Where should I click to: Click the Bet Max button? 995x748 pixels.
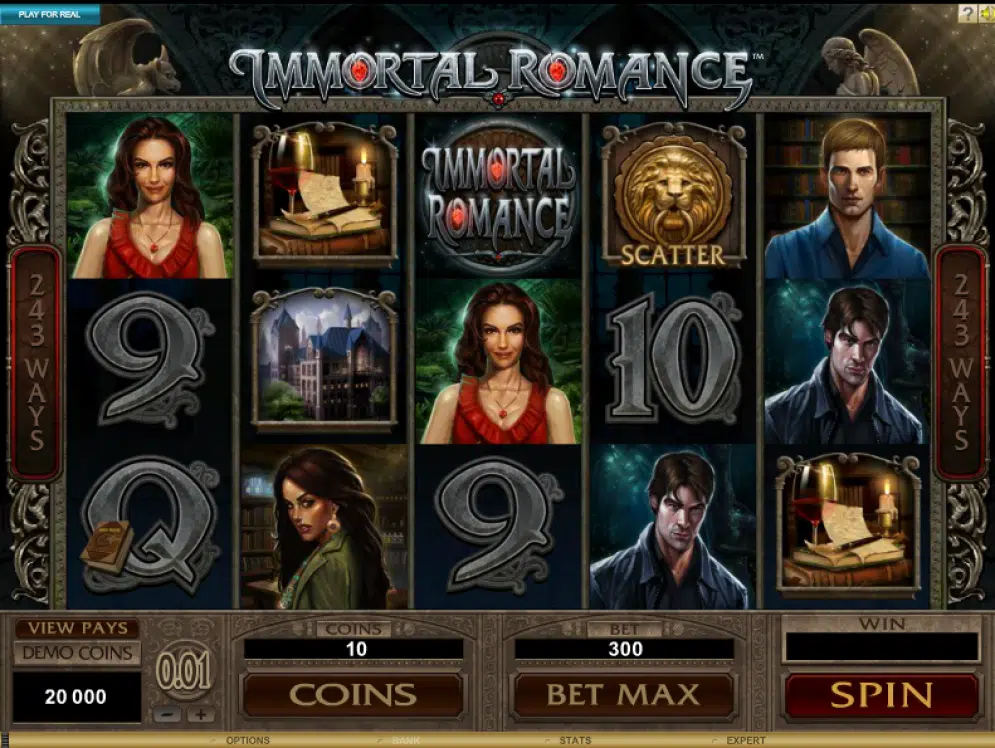coord(624,695)
